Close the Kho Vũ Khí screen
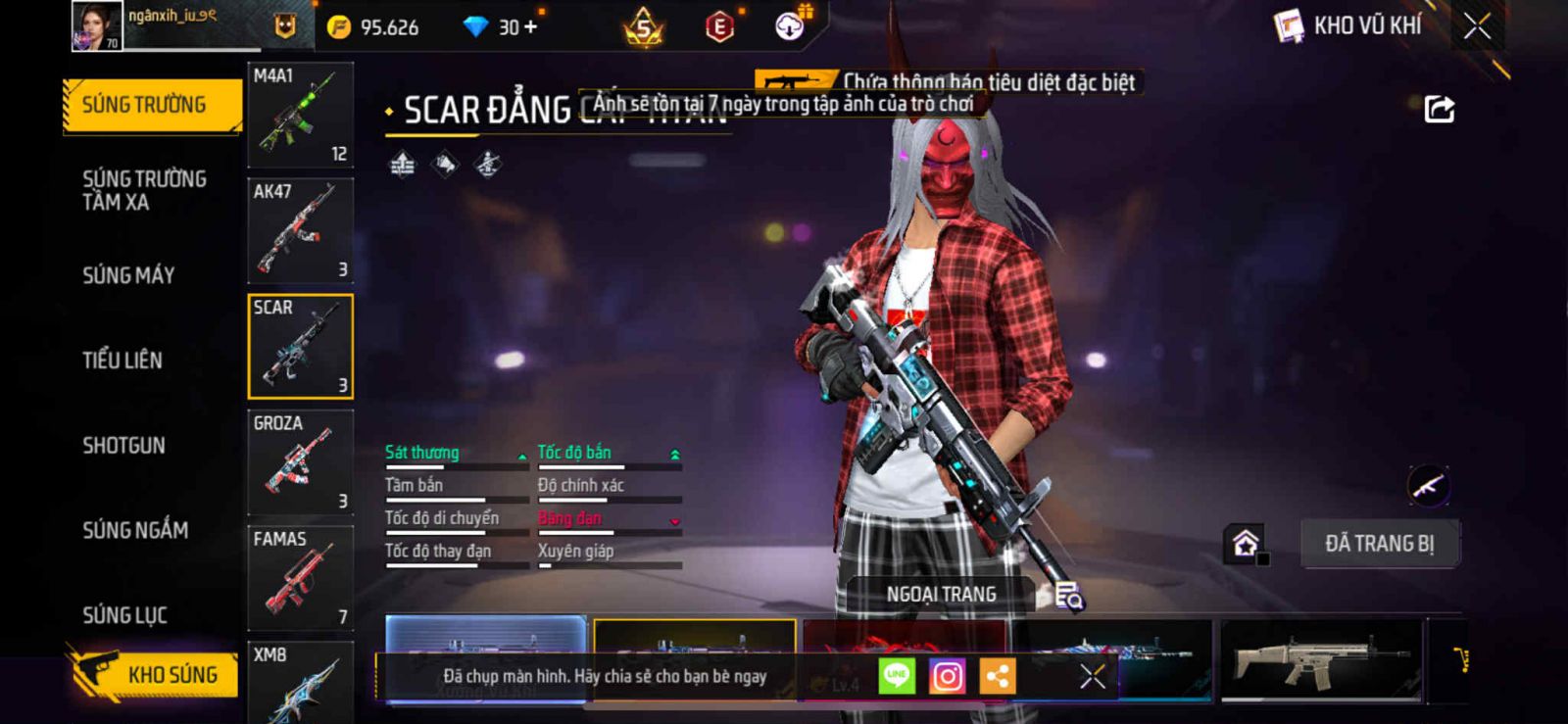This screenshot has width=1568, height=724. pyautogui.click(x=1477, y=26)
